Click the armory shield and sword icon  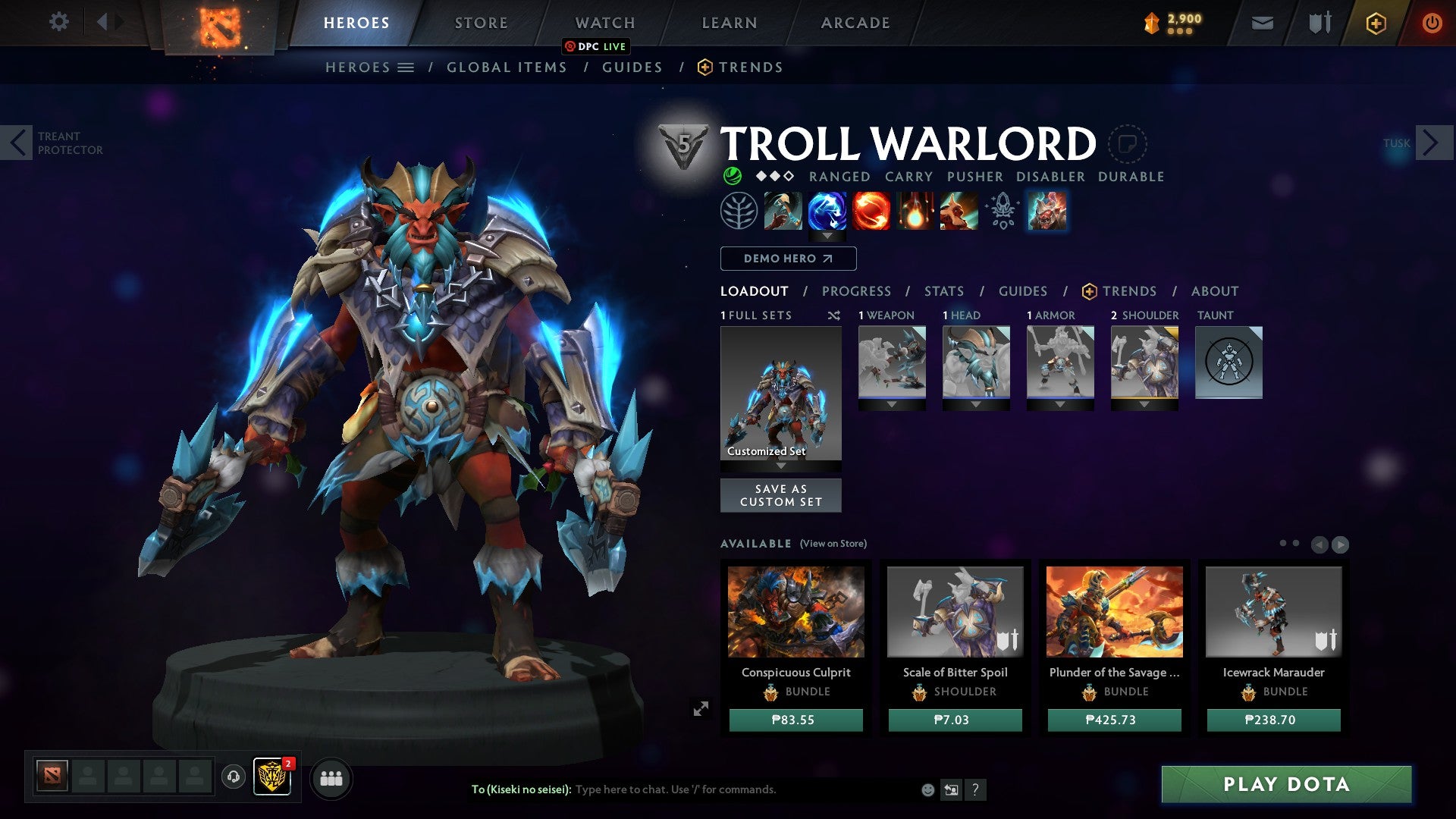click(x=1319, y=22)
